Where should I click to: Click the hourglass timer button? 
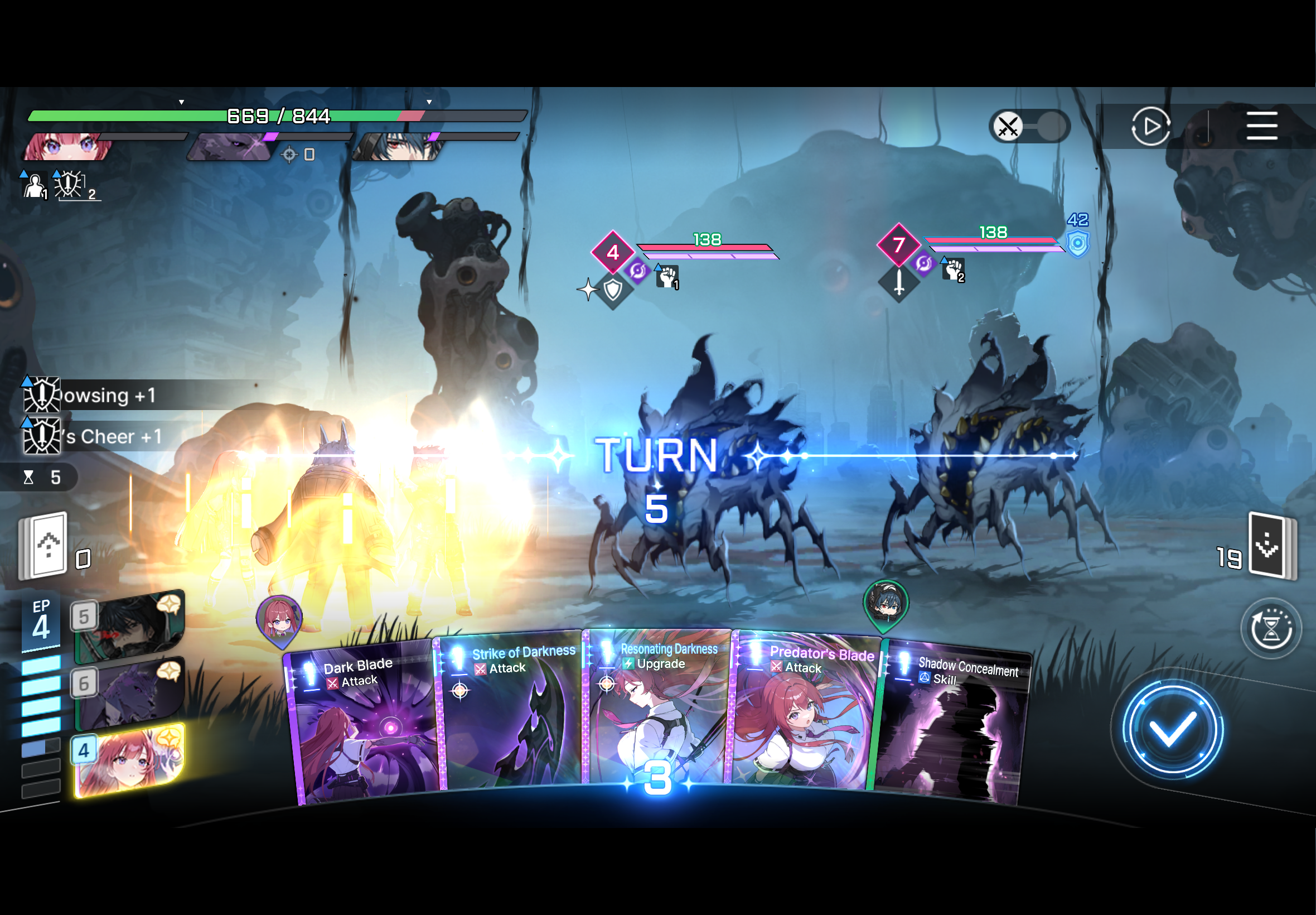(x=1271, y=629)
